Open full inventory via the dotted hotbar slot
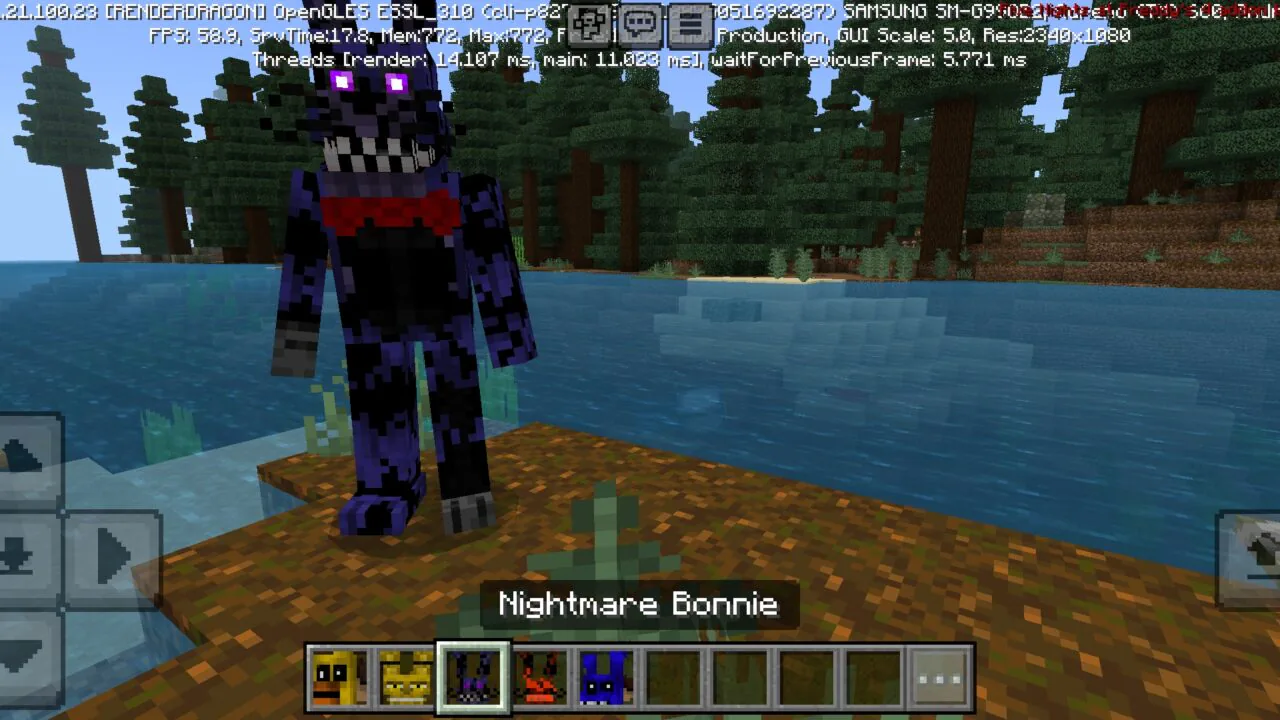The image size is (1280, 720). [x=938, y=676]
